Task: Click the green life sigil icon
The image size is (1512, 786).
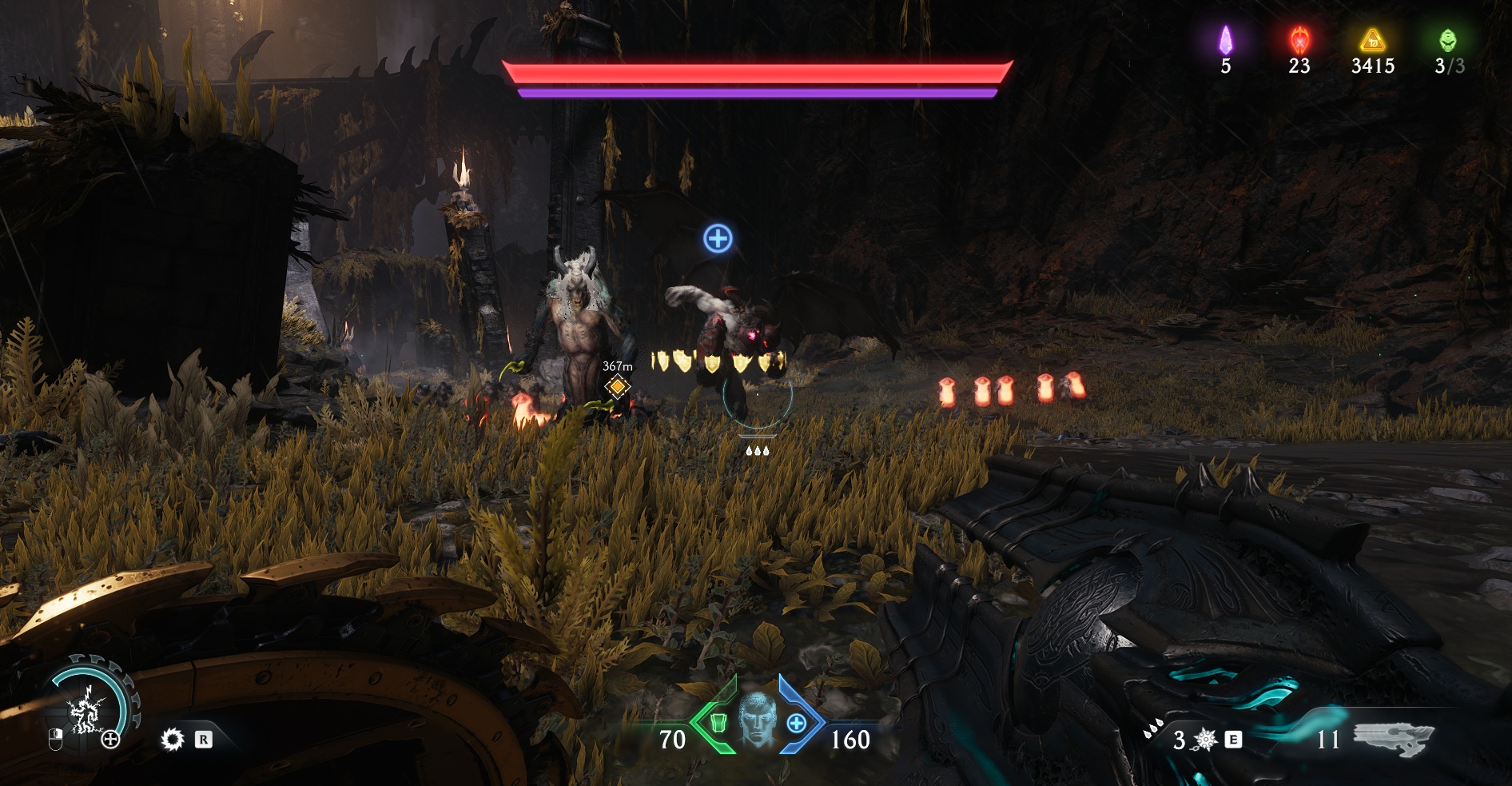Action: pyautogui.click(x=1447, y=39)
